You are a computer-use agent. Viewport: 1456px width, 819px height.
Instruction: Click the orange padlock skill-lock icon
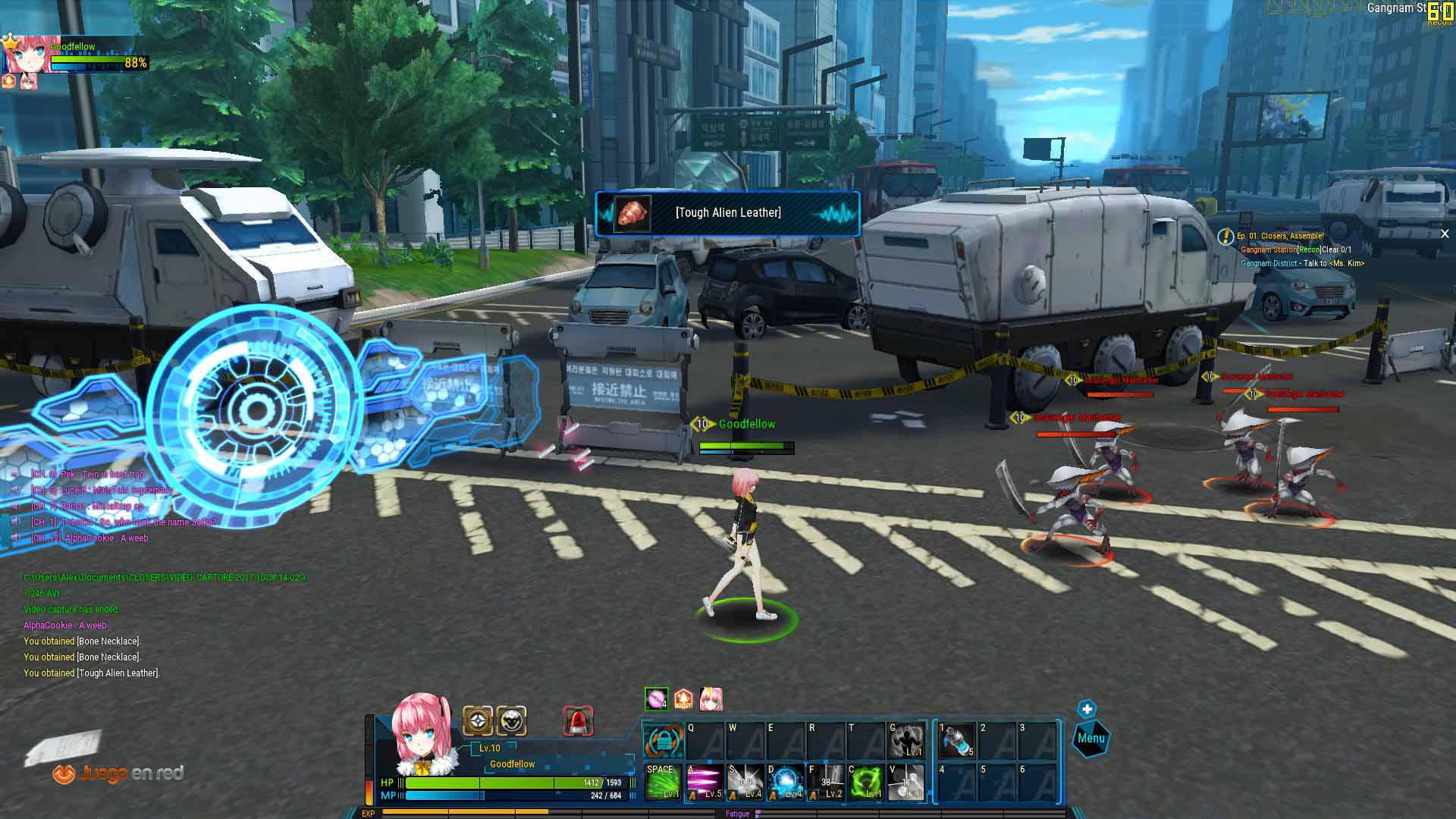point(664,741)
